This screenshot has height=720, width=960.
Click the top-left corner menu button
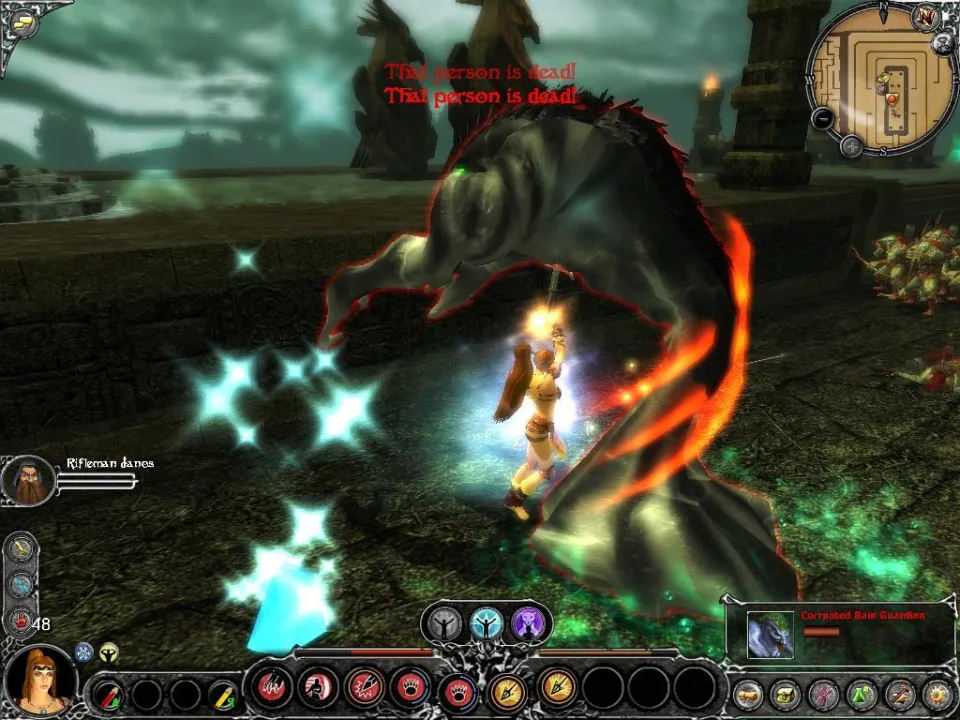[x=20, y=20]
